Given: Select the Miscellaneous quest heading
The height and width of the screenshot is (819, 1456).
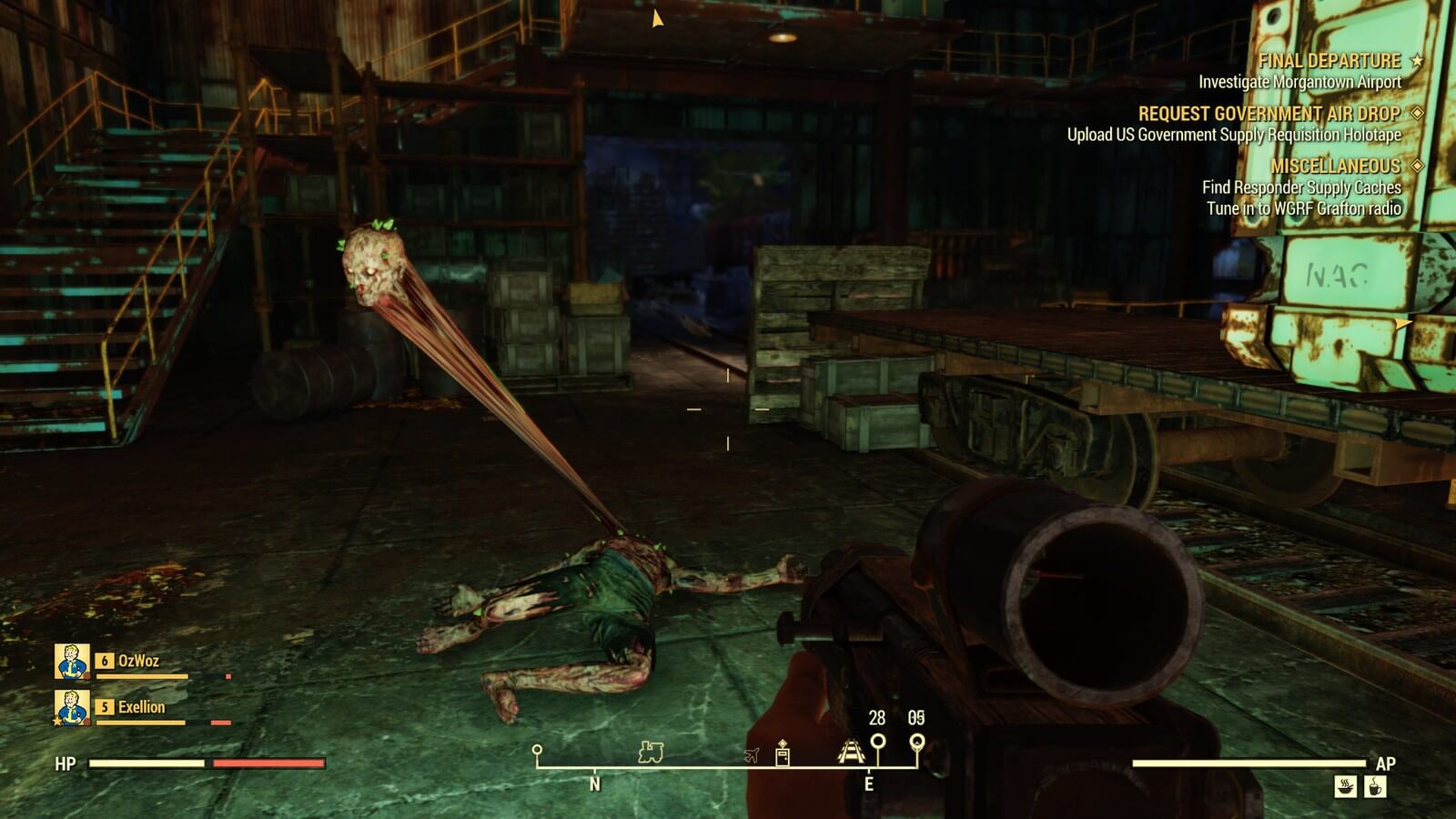Looking at the screenshot, I should pos(1335,167).
